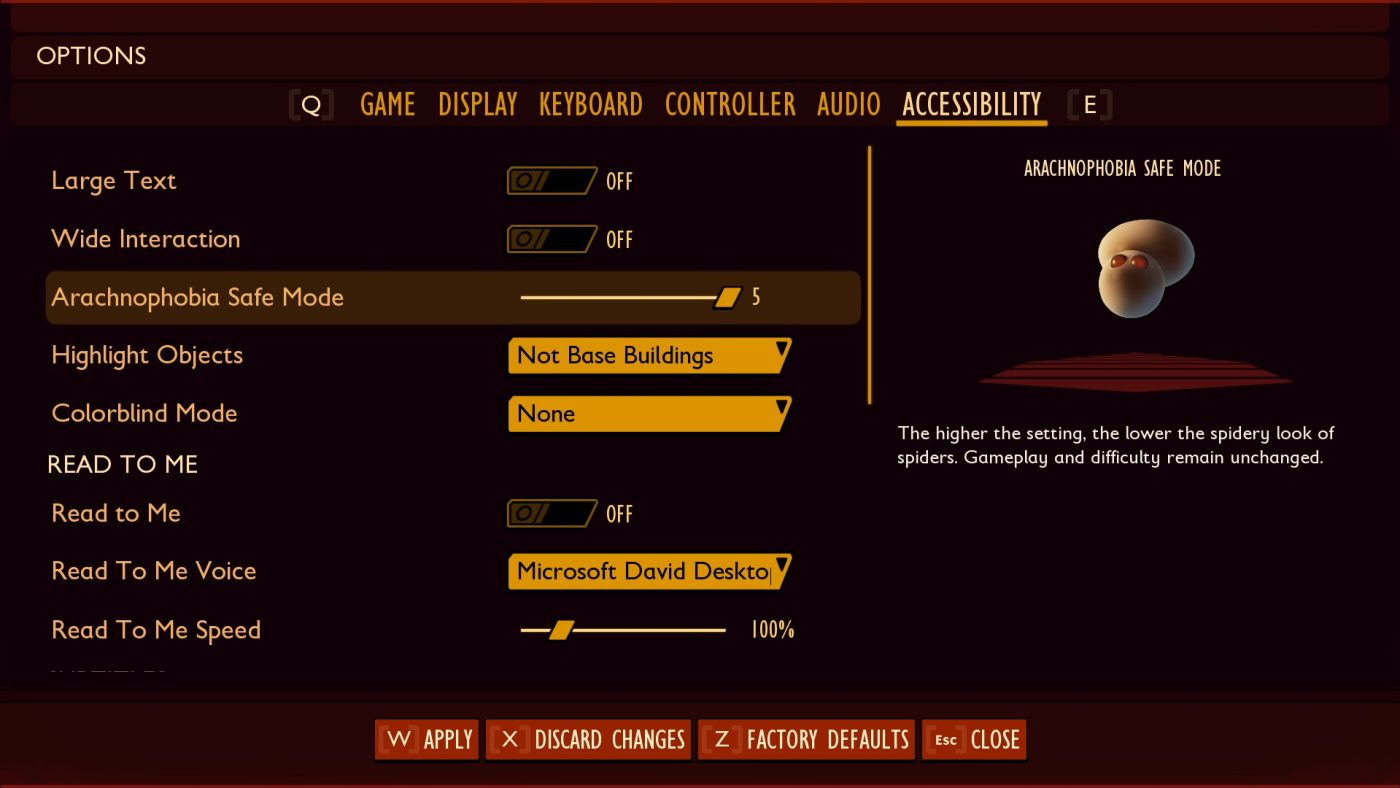Click the Q tab-cycle key icon
The width and height of the screenshot is (1400, 788).
point(312,104)
